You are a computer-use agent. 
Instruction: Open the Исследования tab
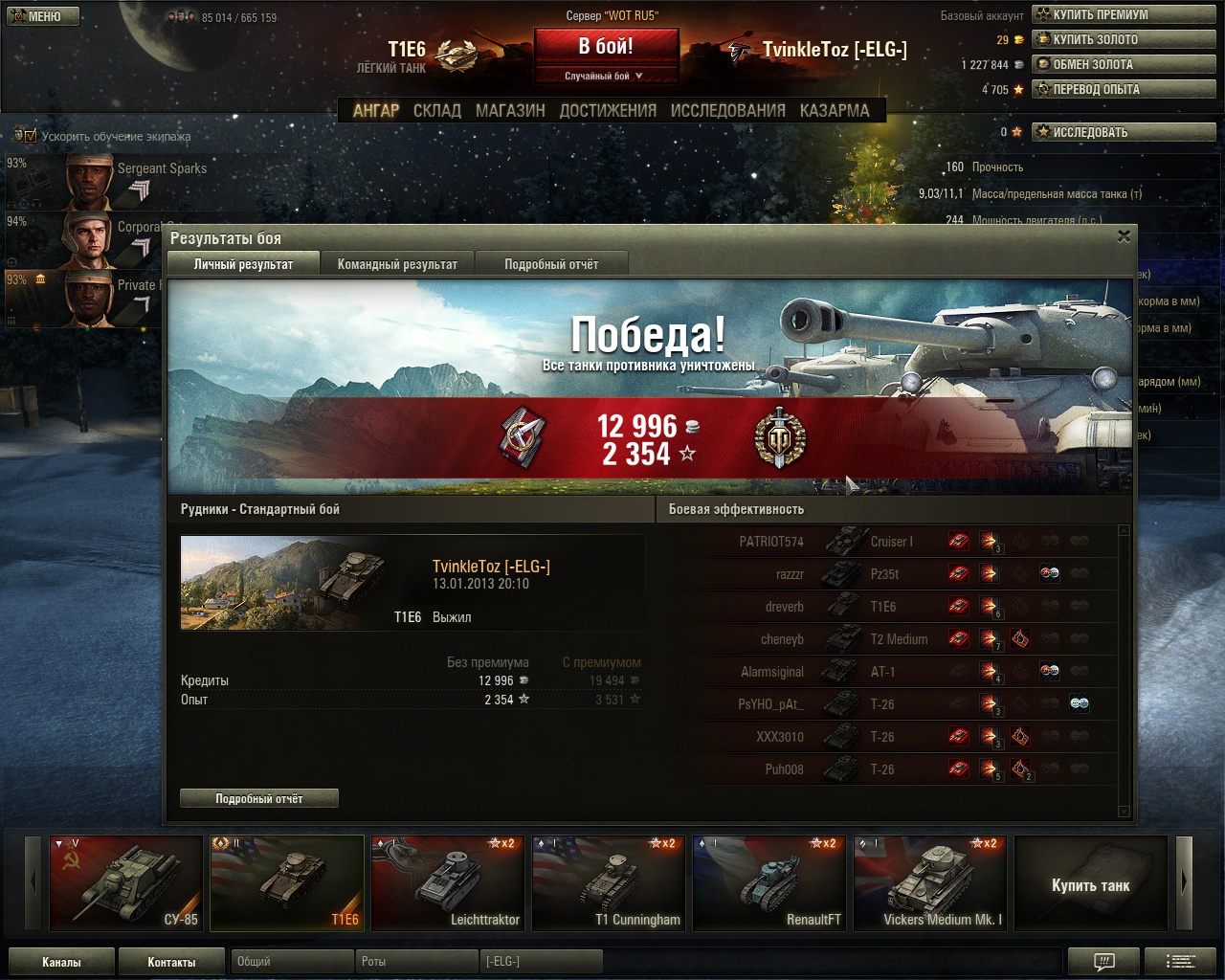[x=727, y=111]
